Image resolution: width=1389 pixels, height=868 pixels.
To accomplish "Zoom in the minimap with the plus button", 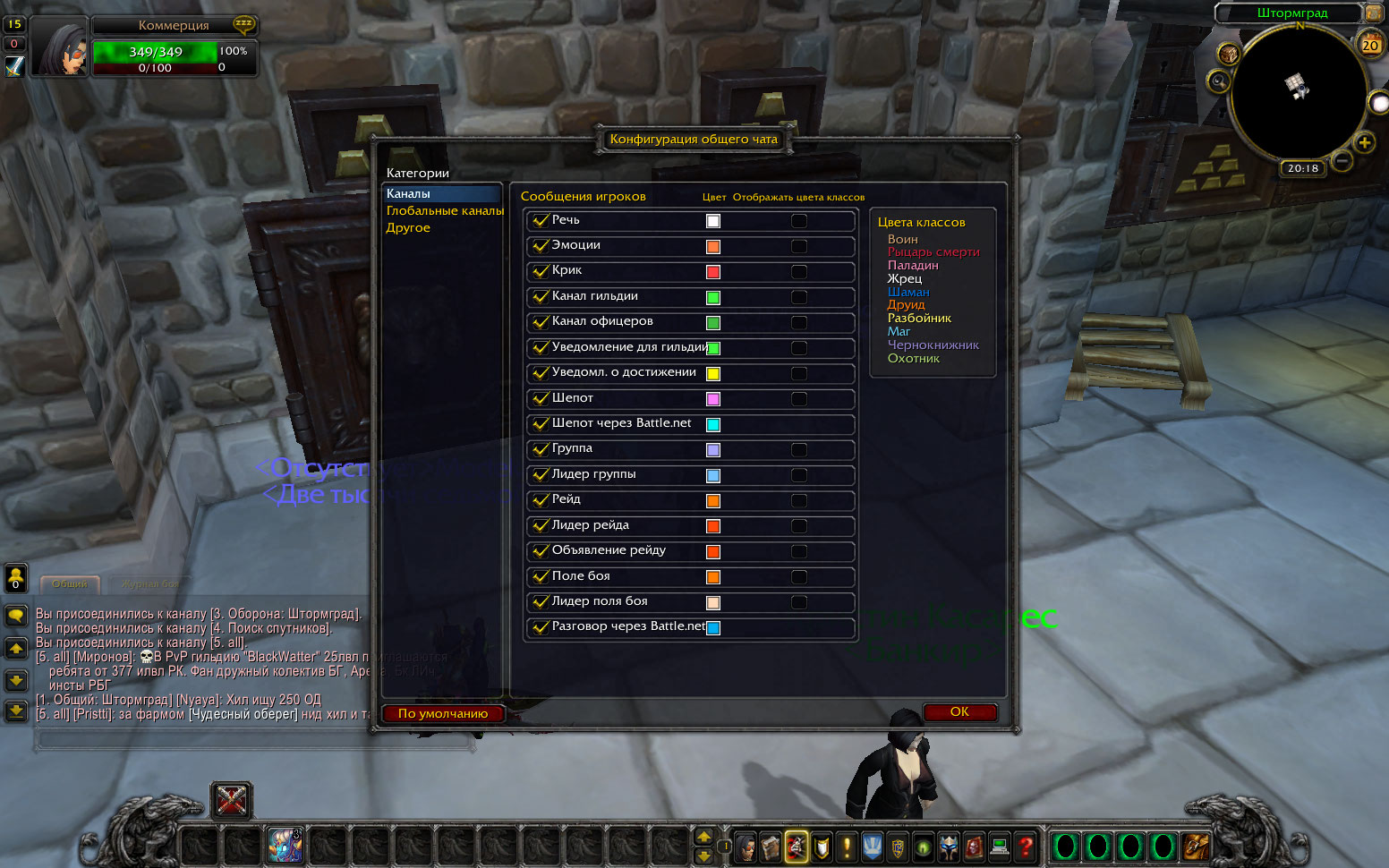I will pyautogui.click(x=1365, y=142).
